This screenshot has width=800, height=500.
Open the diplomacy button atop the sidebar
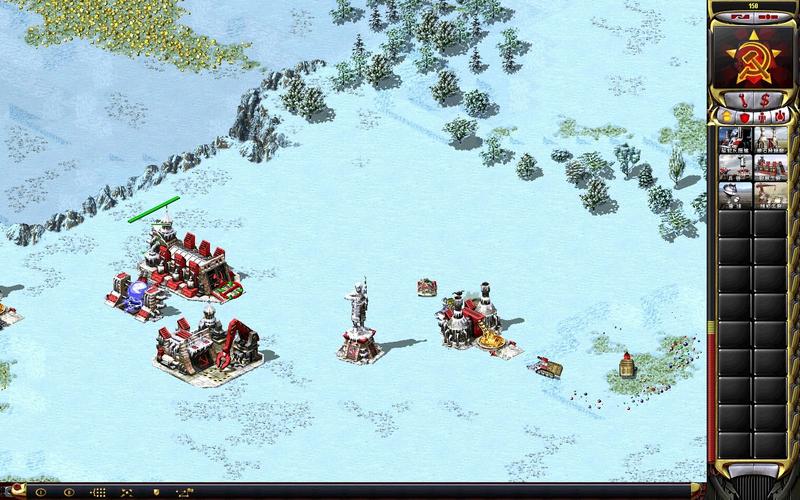740,17
